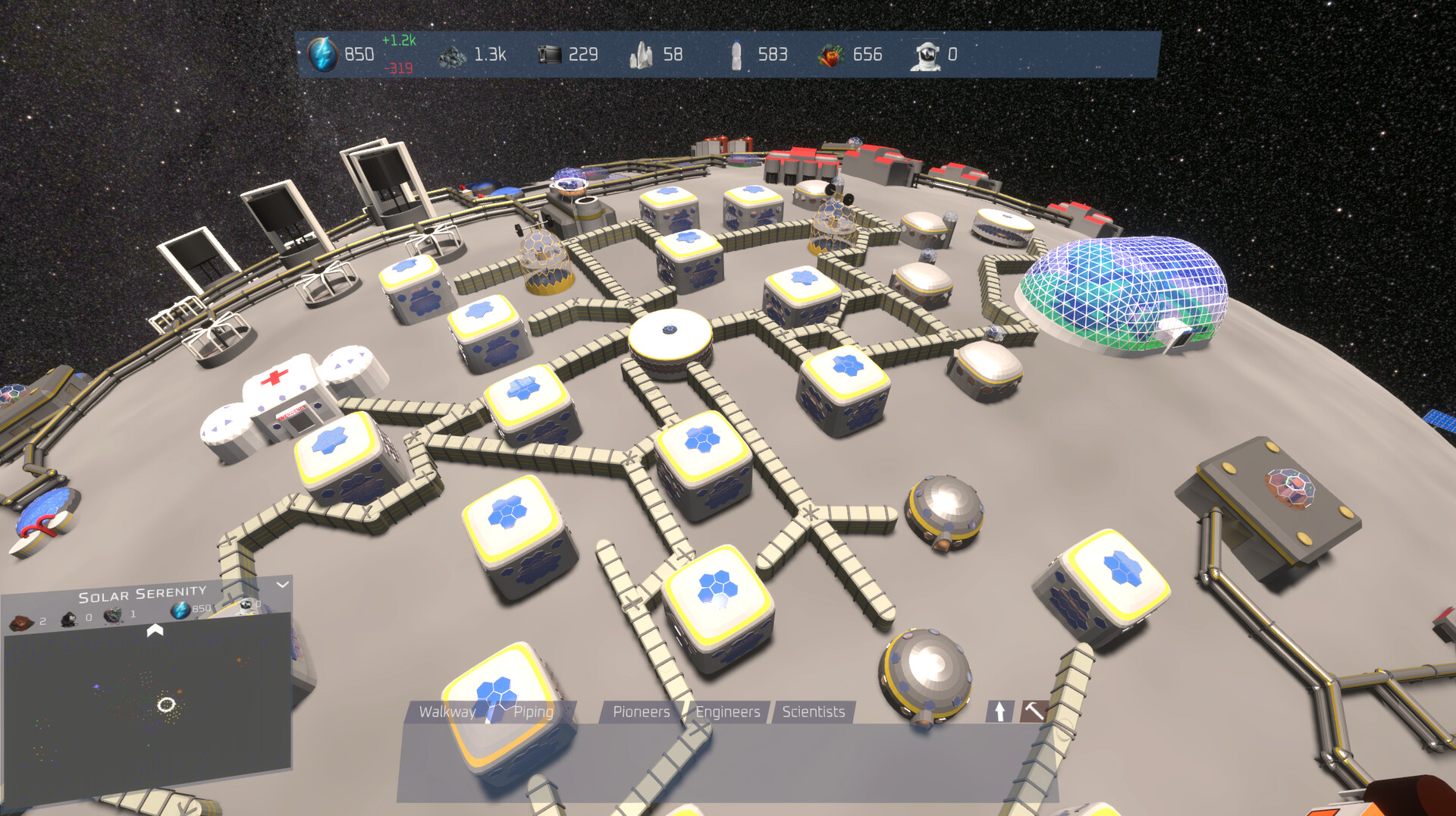The image size is (1456, 816).
Task: Select the hammer build tool
Action: point(1033,711)
